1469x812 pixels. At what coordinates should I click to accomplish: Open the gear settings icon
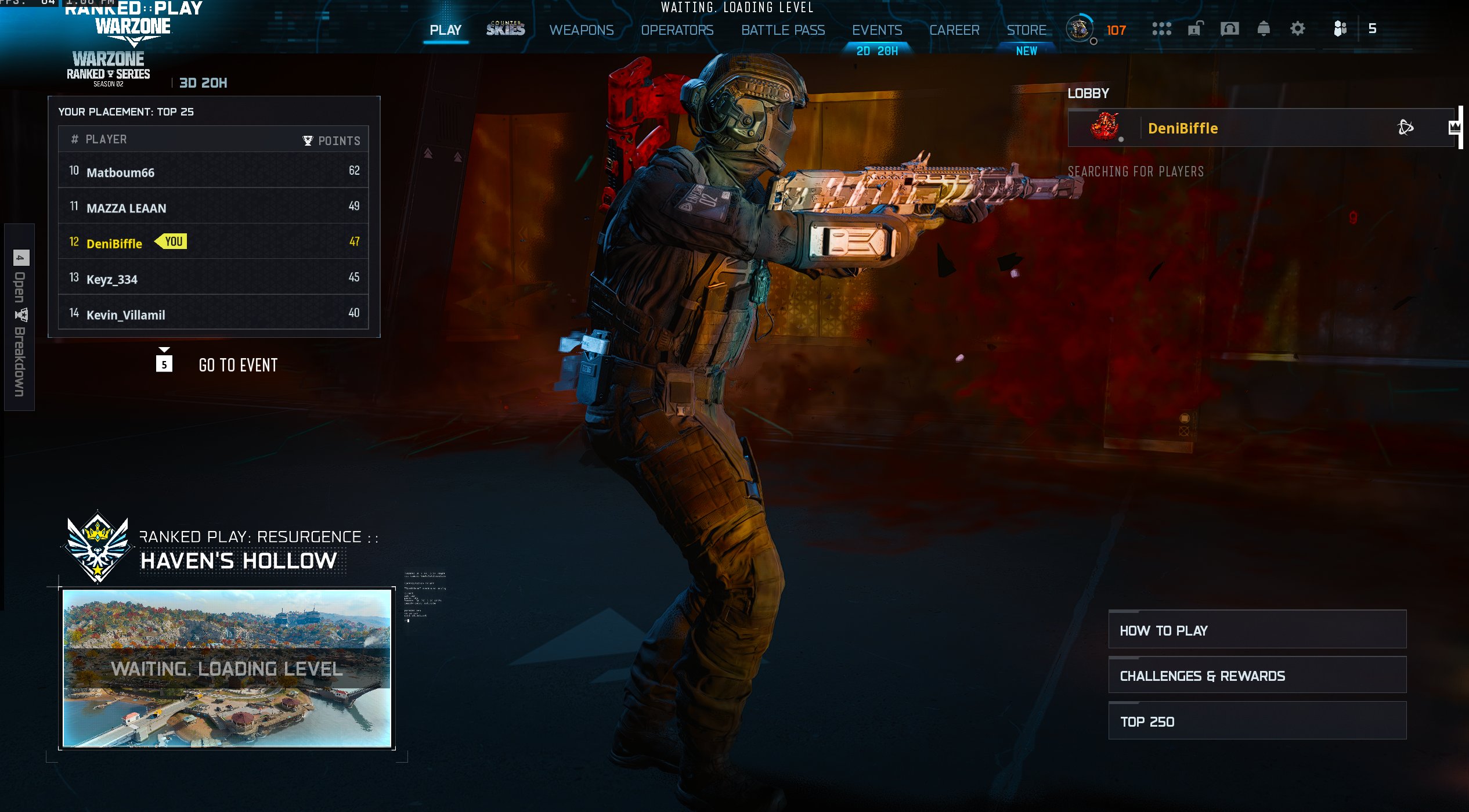pos(1297,28)
